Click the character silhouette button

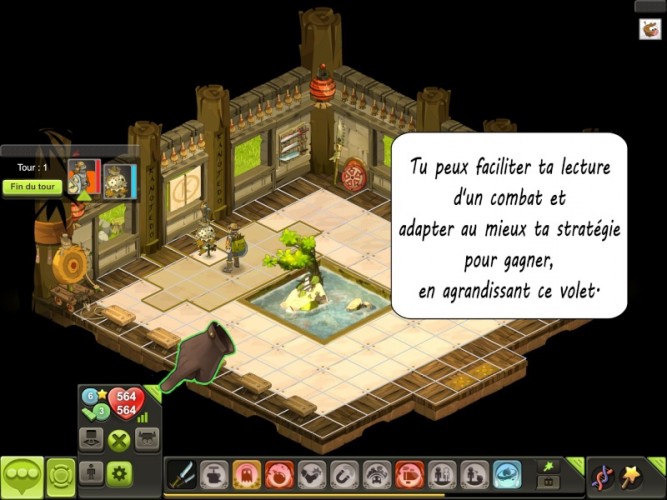pyautogui.click(x=91, y=474)
